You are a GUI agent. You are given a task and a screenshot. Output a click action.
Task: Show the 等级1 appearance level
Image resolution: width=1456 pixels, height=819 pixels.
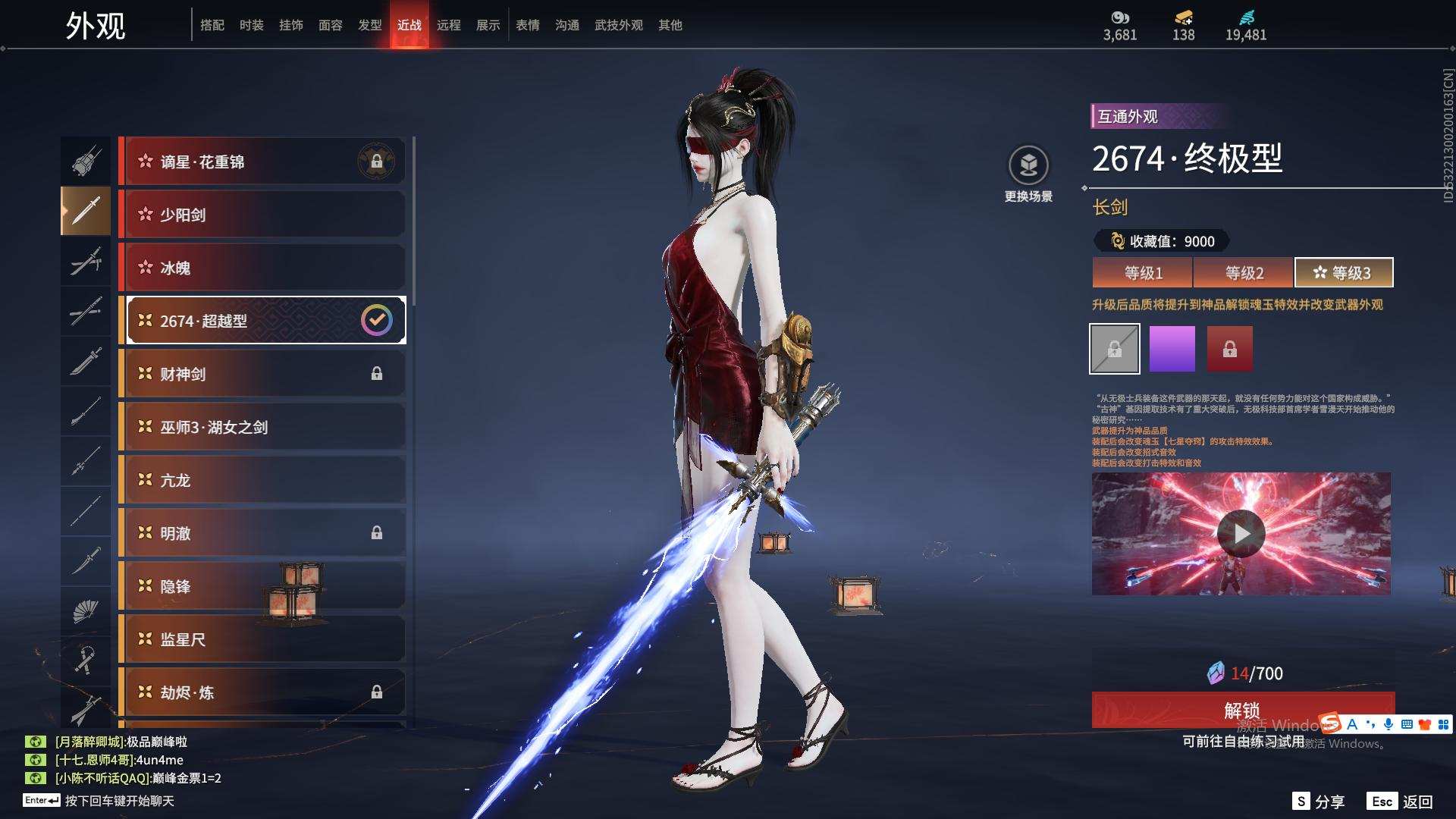(x=1143, y=273)
